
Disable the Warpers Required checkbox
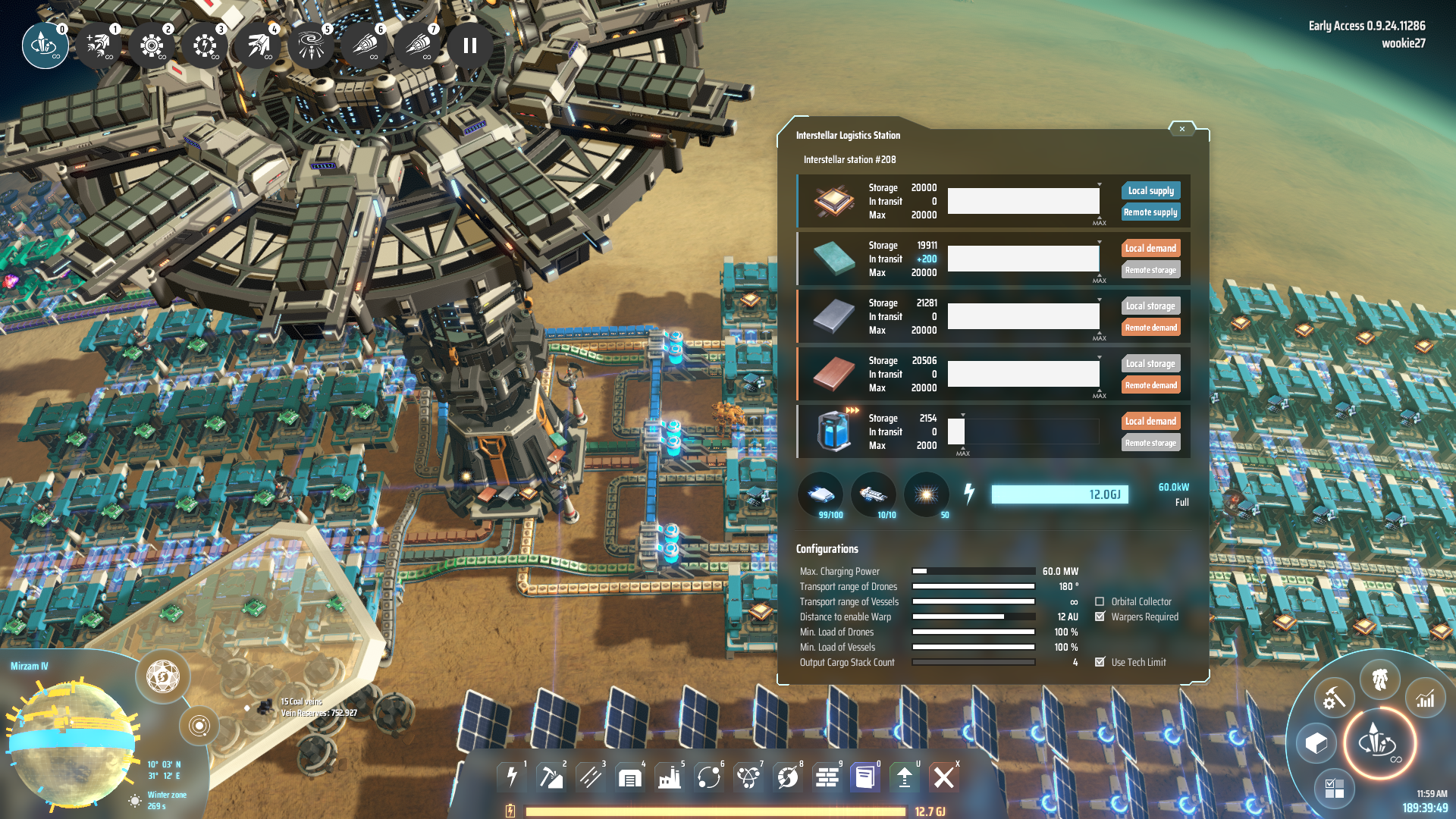(x=1101, y=617)
